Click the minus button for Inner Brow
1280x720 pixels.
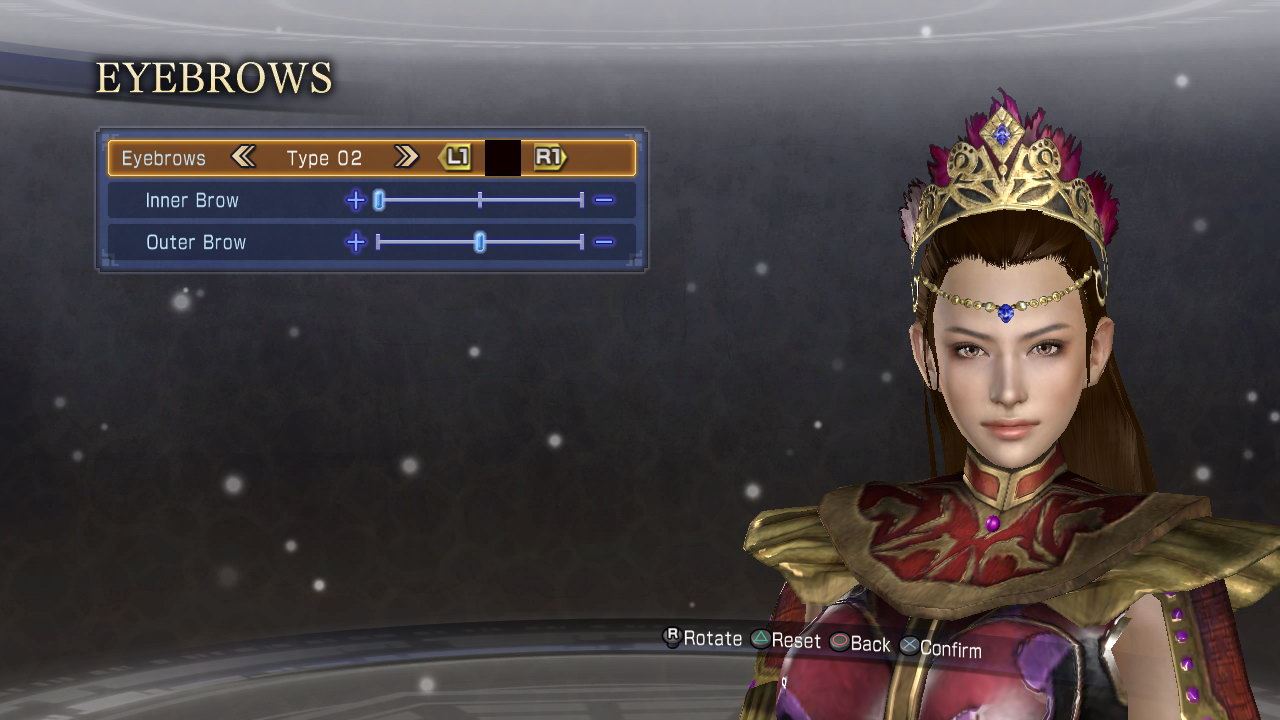pos(603,200)
